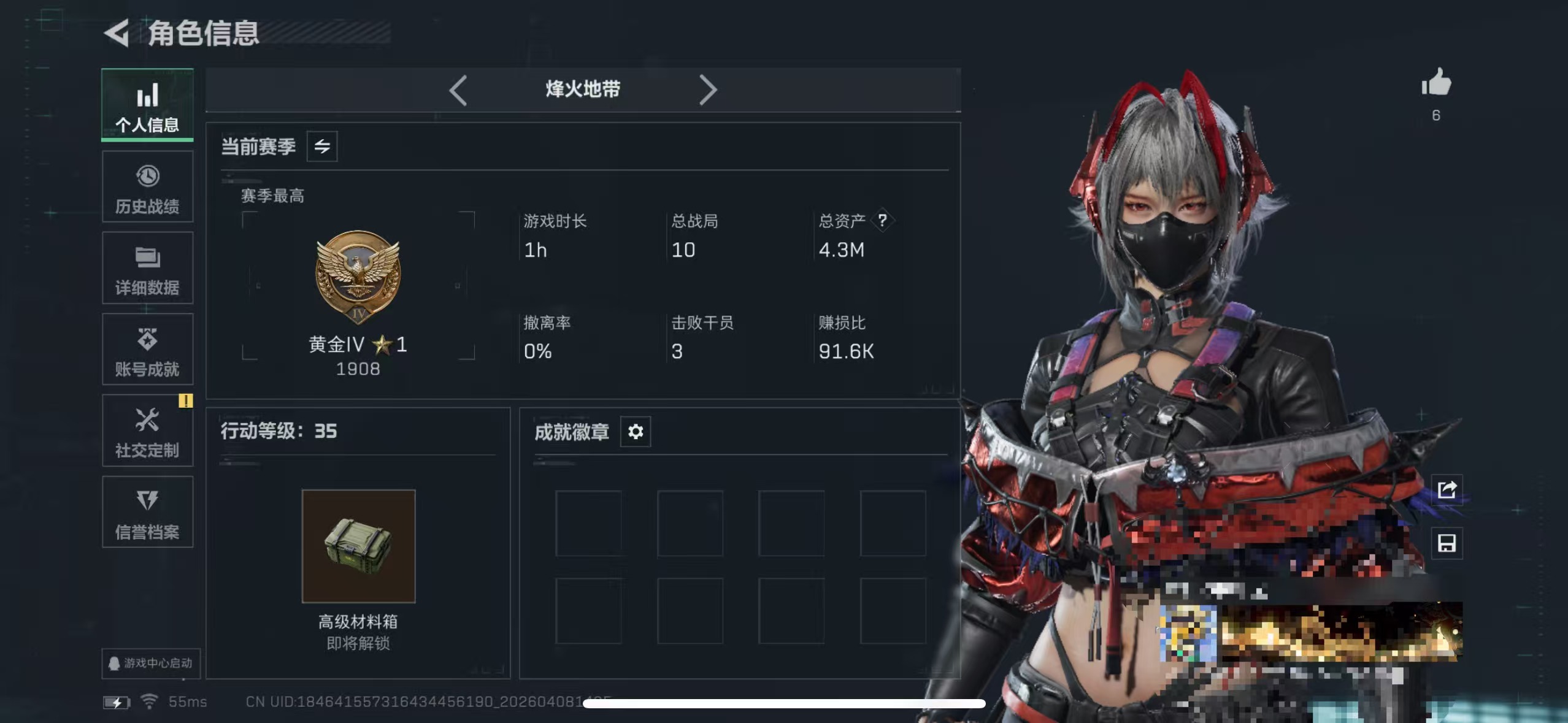Open the 社交定制 tab
This screenshot has width=1568, height=723.
click(x=147, y=431)
